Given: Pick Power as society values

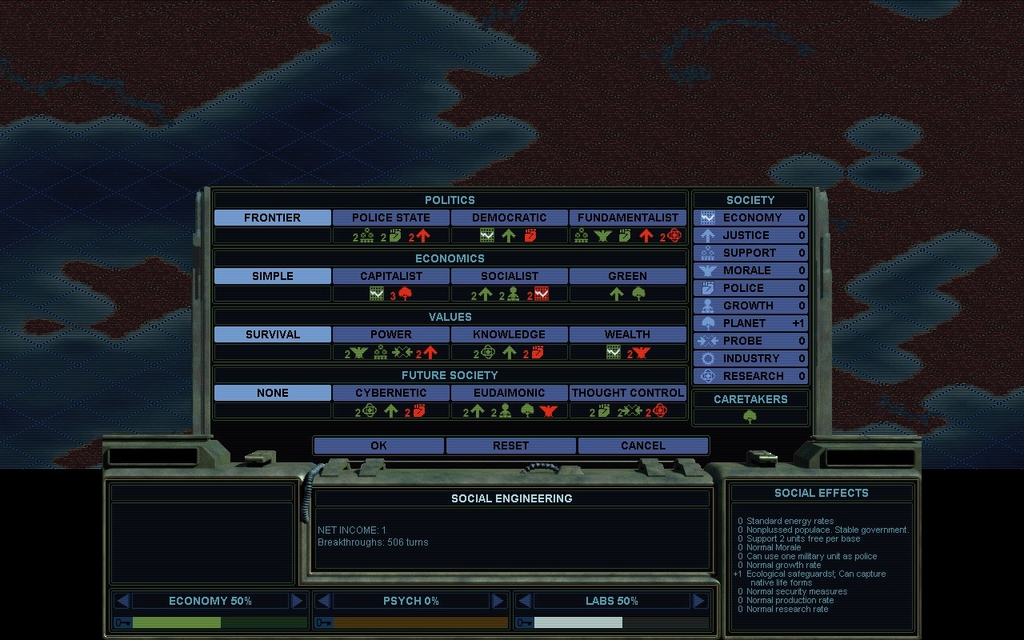Looking at the screenshot, I should (x=391, y=334).
